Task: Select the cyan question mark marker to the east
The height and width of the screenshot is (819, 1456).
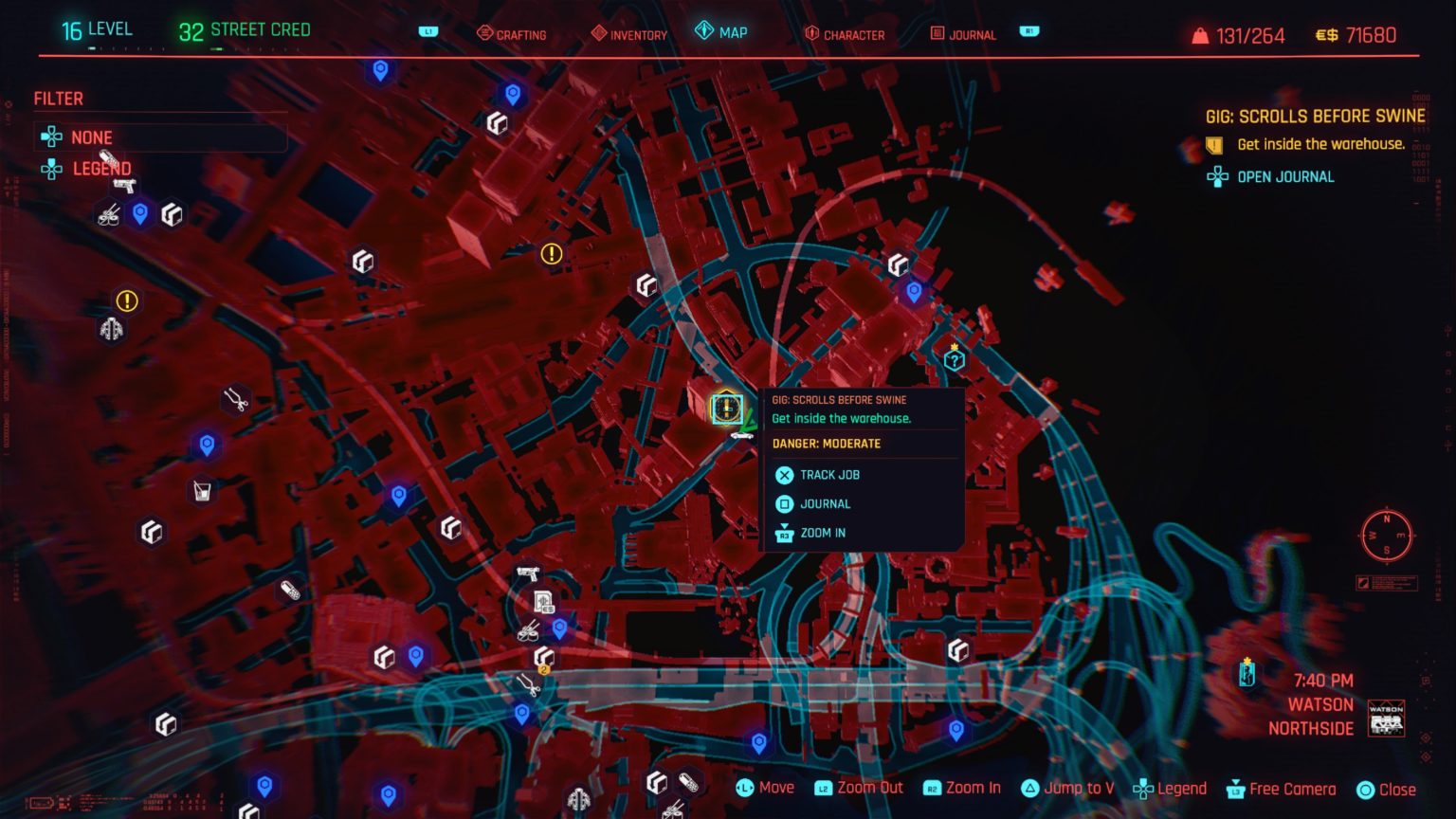Action: point(953,358)
